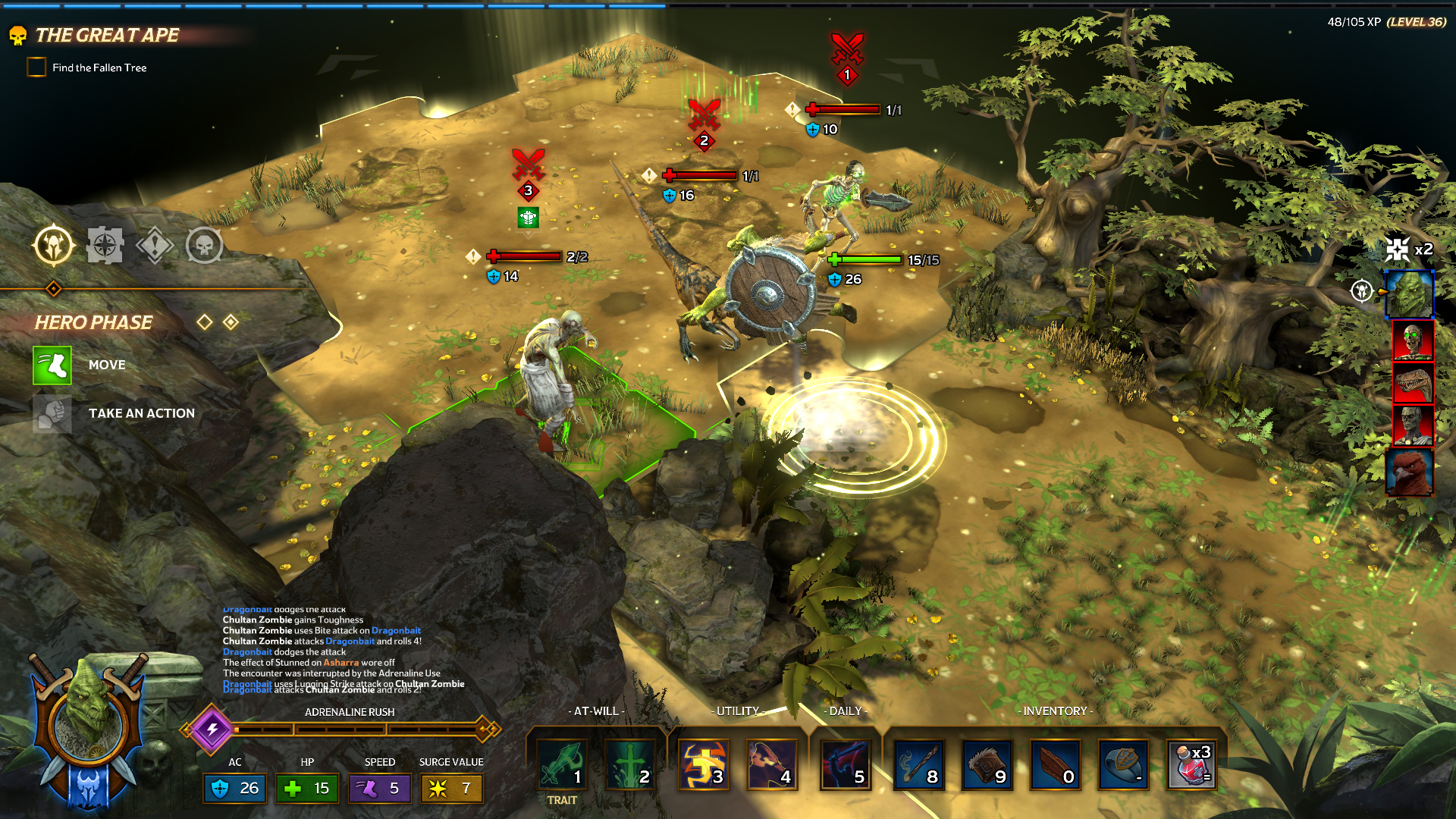The height and width of the screenshot is (819, 1456).
Task: Select the Move action
Action: pos(53,366)
